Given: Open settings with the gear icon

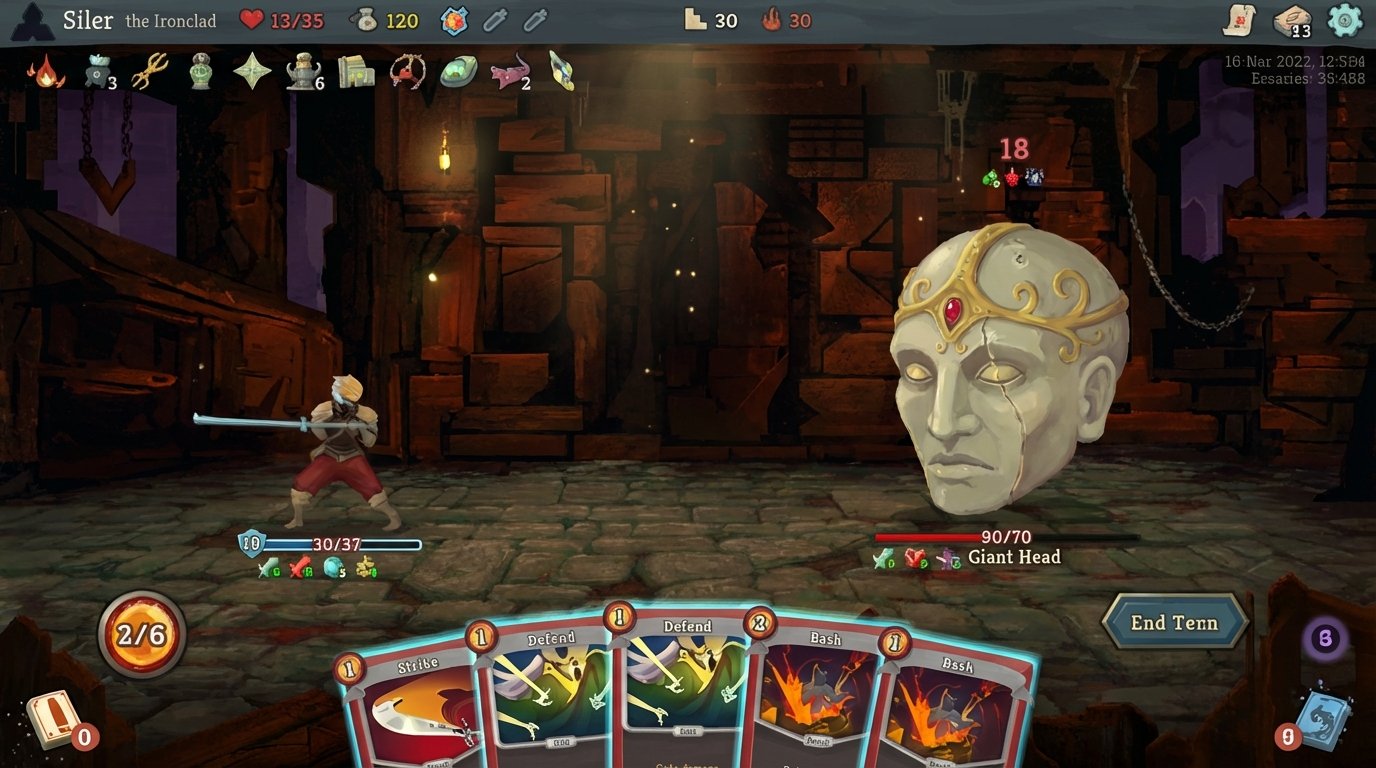Looking at the screenshot, I should (1345, 20).
